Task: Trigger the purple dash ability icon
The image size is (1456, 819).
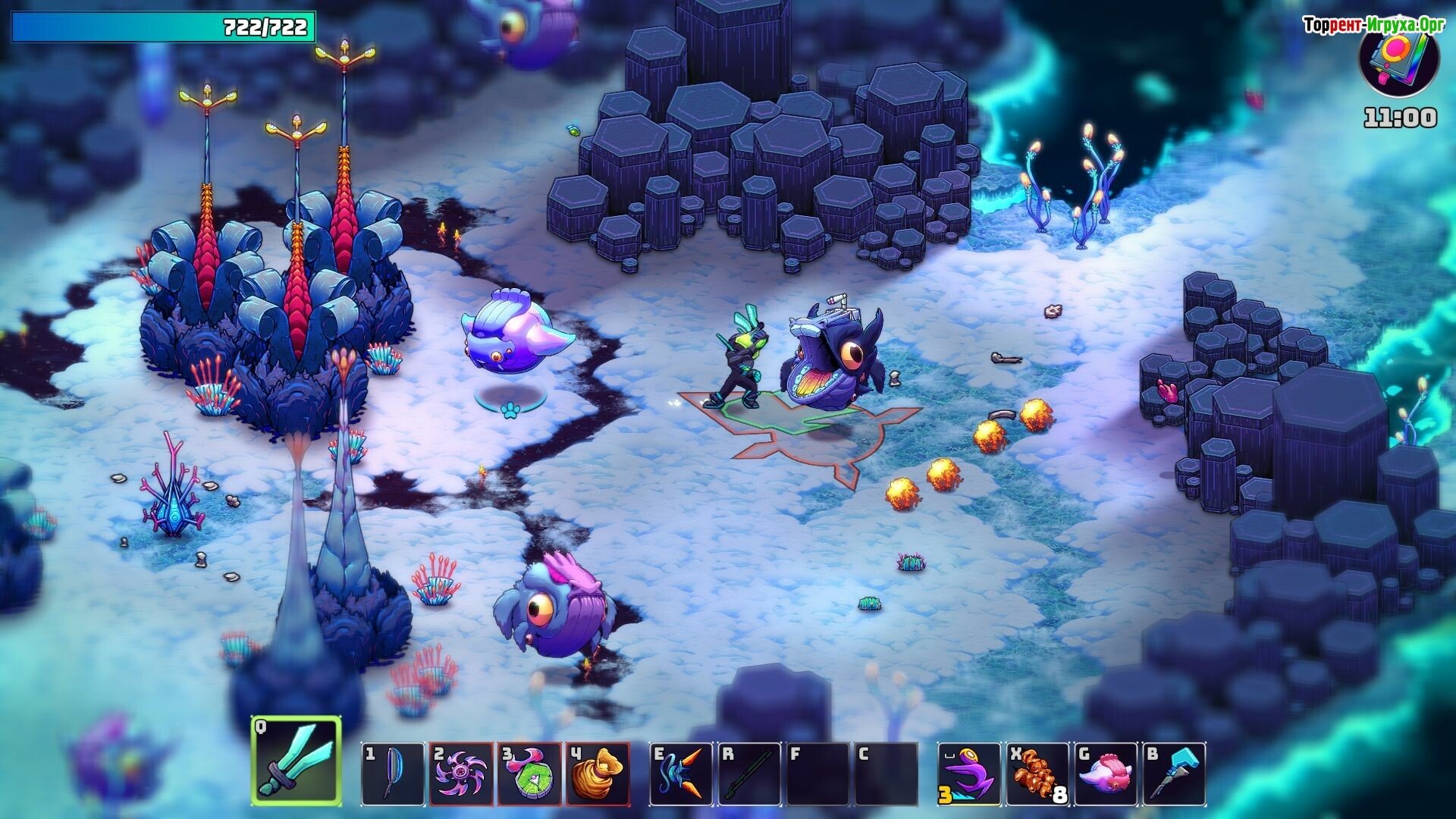Action: 968,773
